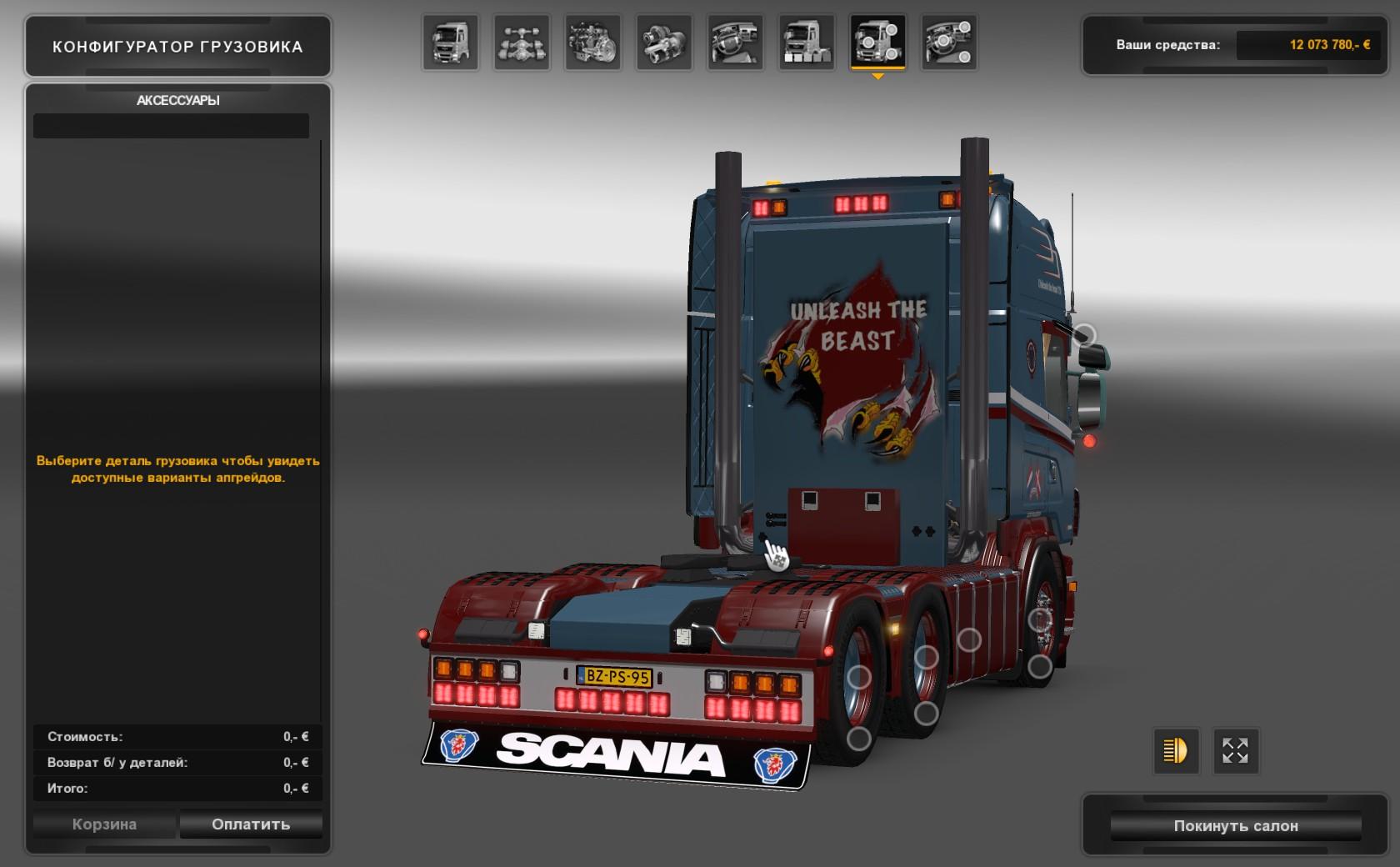Show the interior steering wheel tab

[x=736, y=43]
